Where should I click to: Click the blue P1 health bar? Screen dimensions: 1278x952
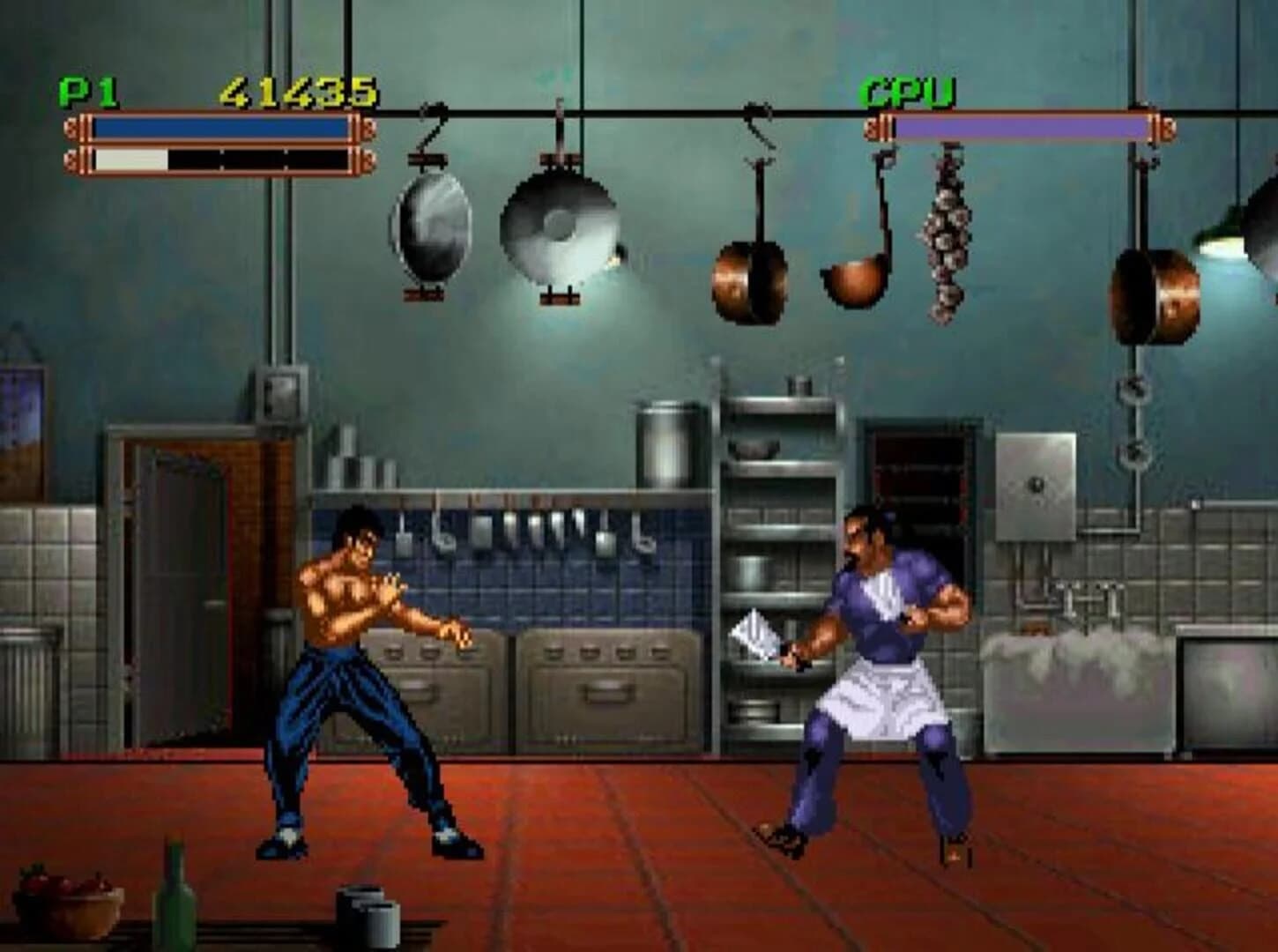pyautogui.click(x=220, y=126)
